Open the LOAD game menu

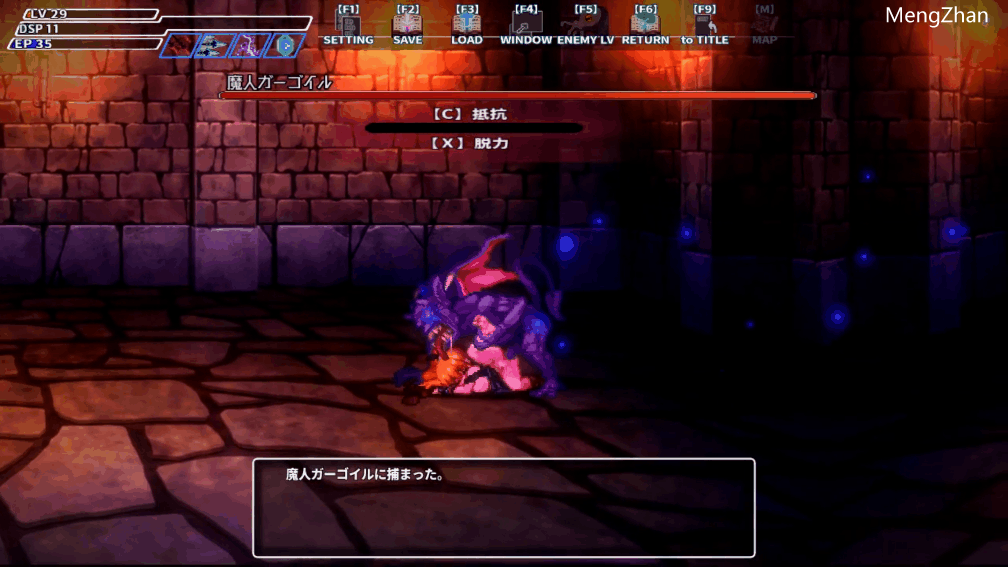point(467,25)
